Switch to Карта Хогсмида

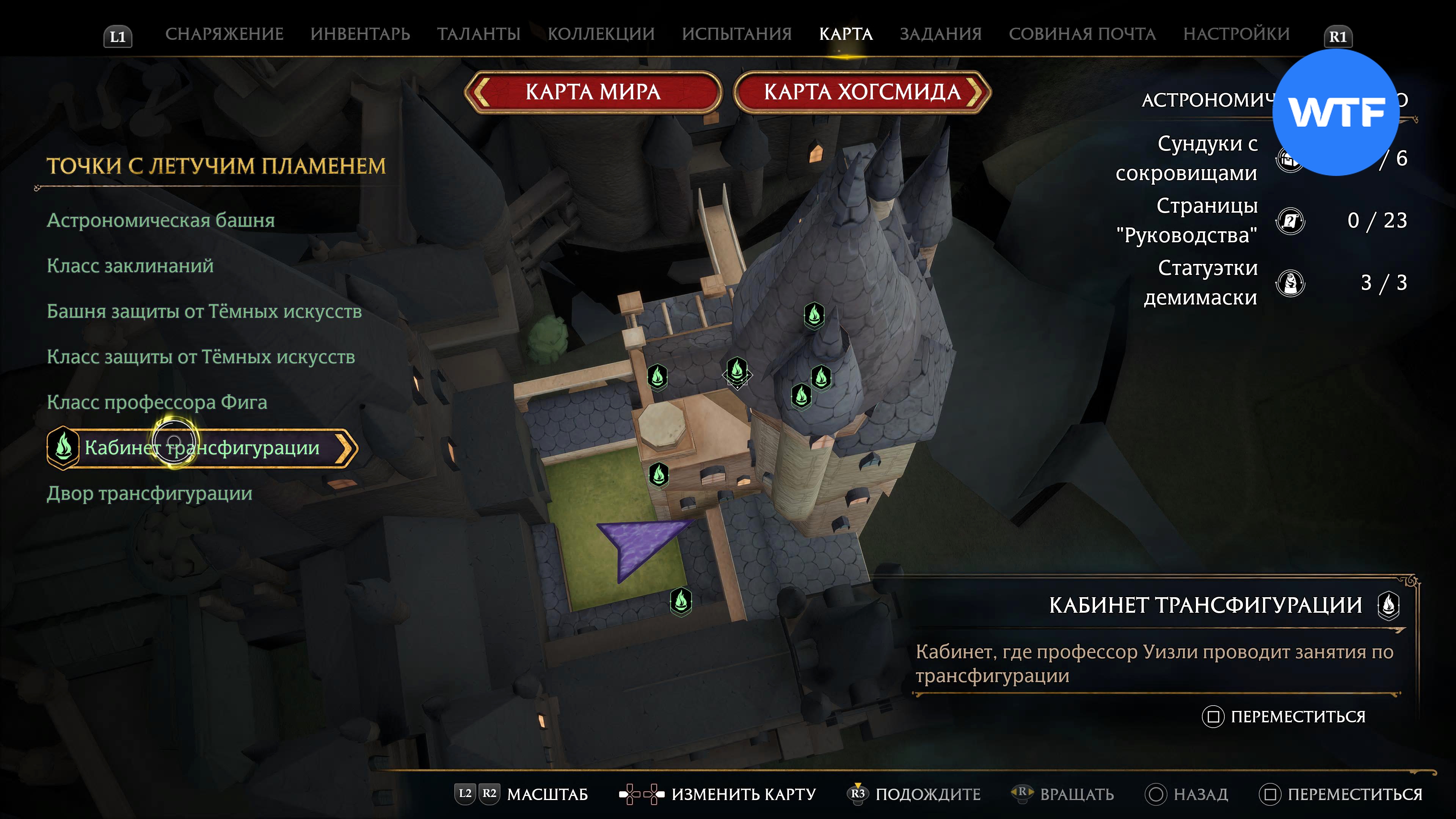click(x=862, y=91)
